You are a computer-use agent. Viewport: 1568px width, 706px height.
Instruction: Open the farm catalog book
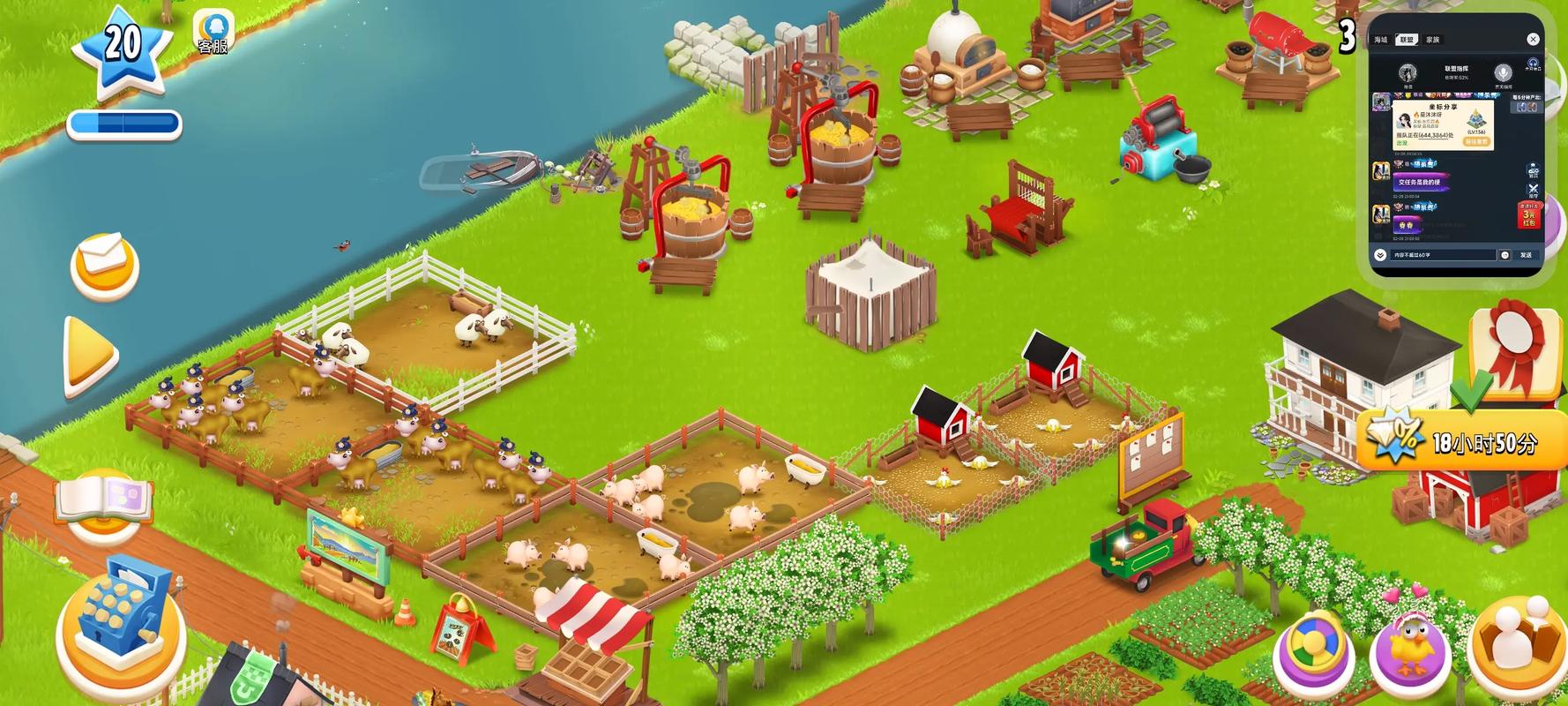[x=104, y=503]
